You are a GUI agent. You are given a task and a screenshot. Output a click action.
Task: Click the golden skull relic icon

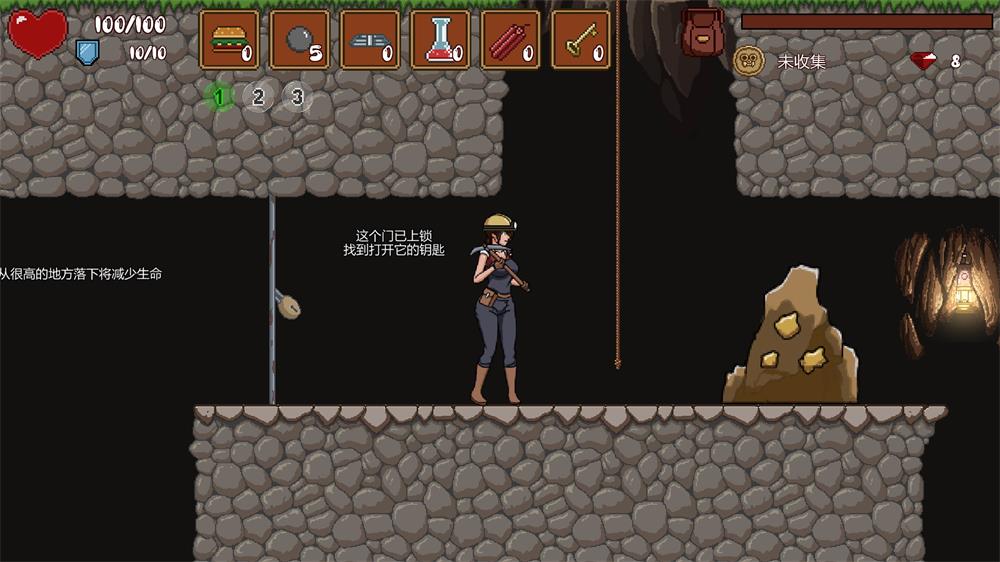749,61
